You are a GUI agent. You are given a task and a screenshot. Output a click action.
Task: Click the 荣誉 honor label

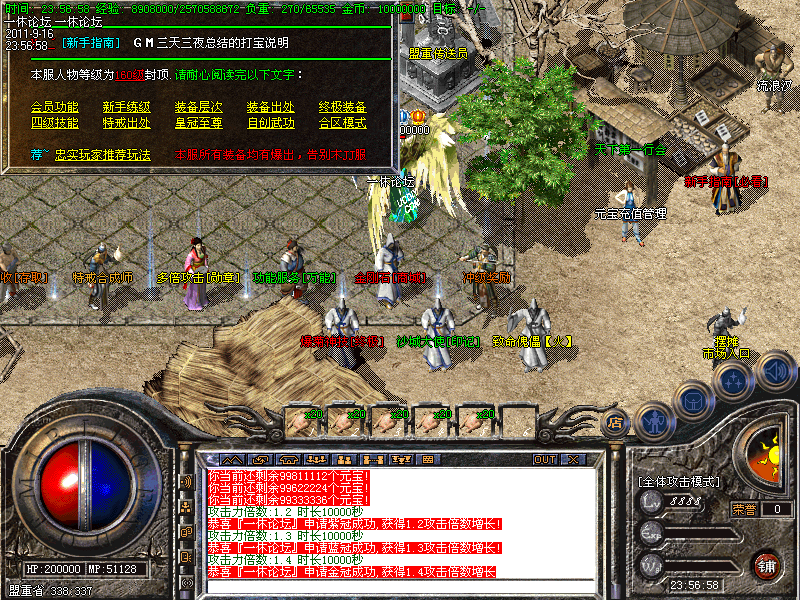click(x=744, y=509)
